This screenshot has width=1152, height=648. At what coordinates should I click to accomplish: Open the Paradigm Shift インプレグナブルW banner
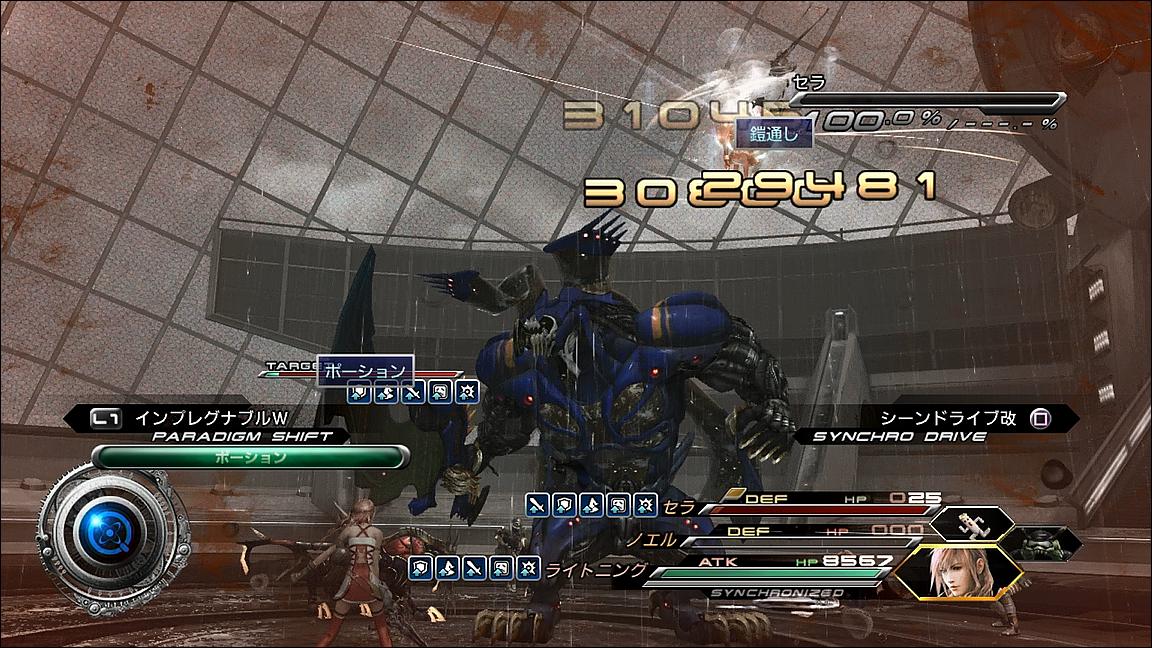[x=210, y=418]
